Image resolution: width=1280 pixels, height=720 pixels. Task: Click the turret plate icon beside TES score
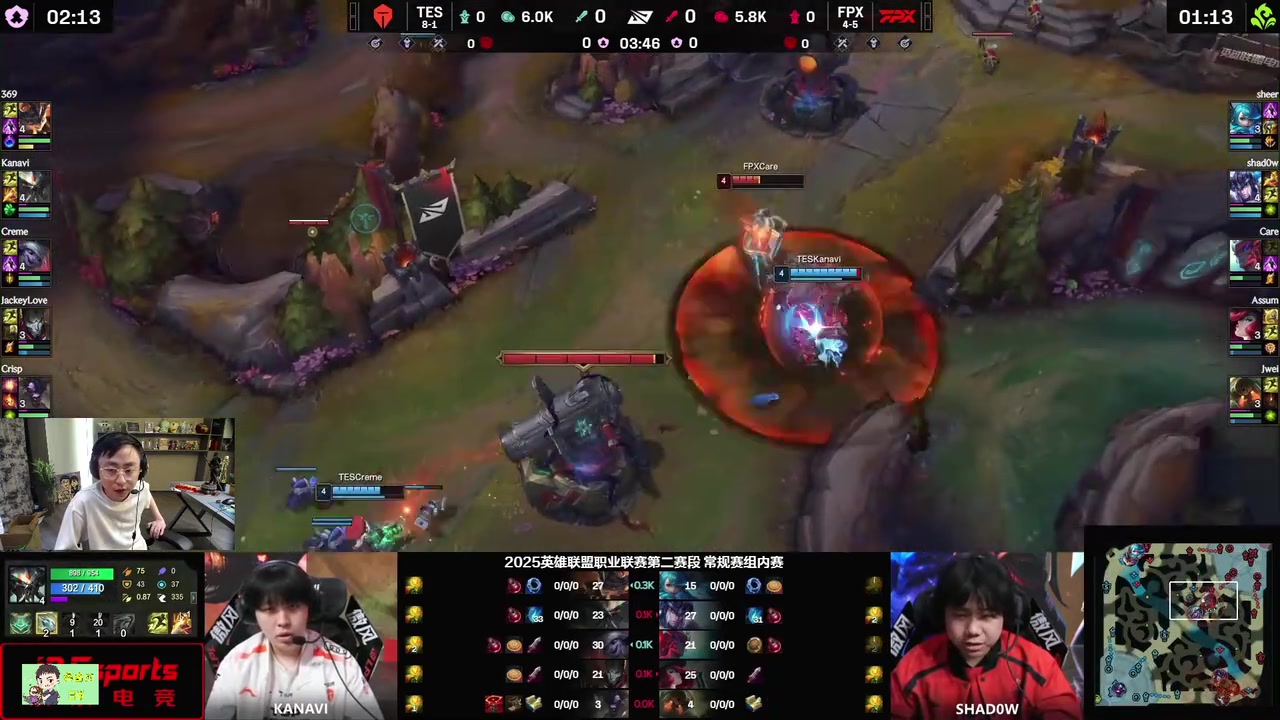[466, 17]
